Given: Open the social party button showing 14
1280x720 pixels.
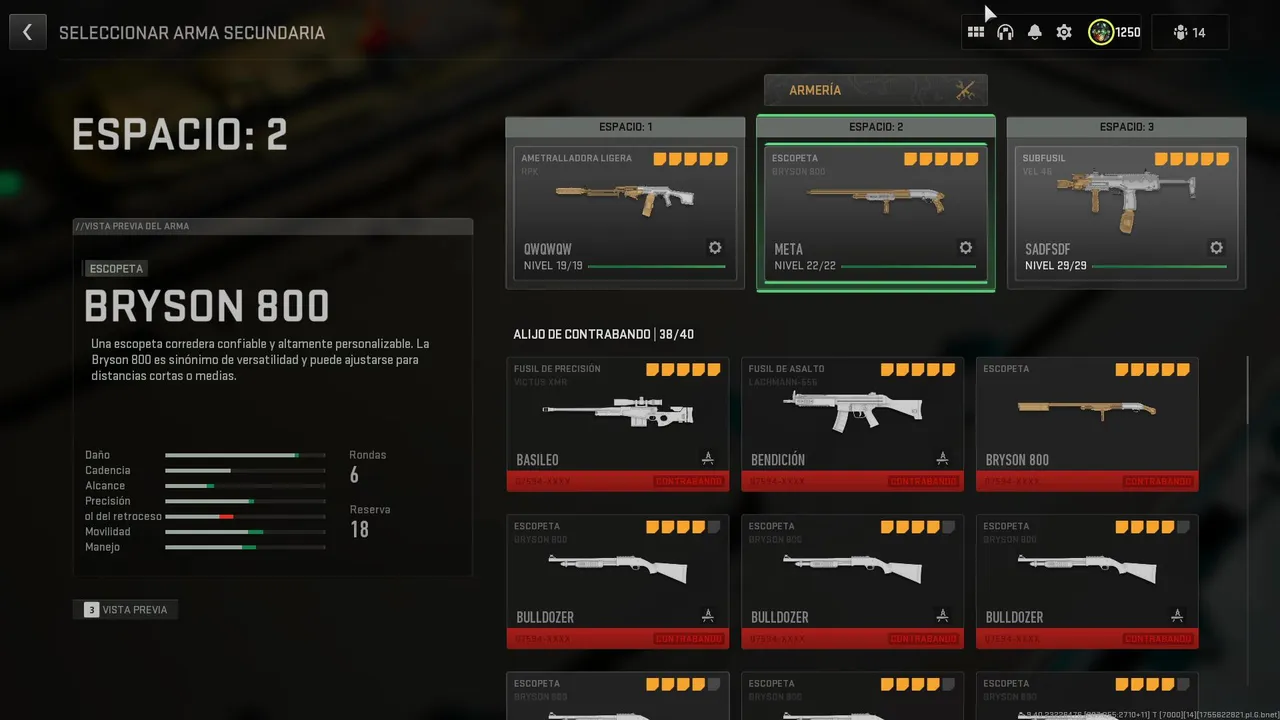Looking at the screenshot, I should pyautogui.click(x=1189, y=32).
